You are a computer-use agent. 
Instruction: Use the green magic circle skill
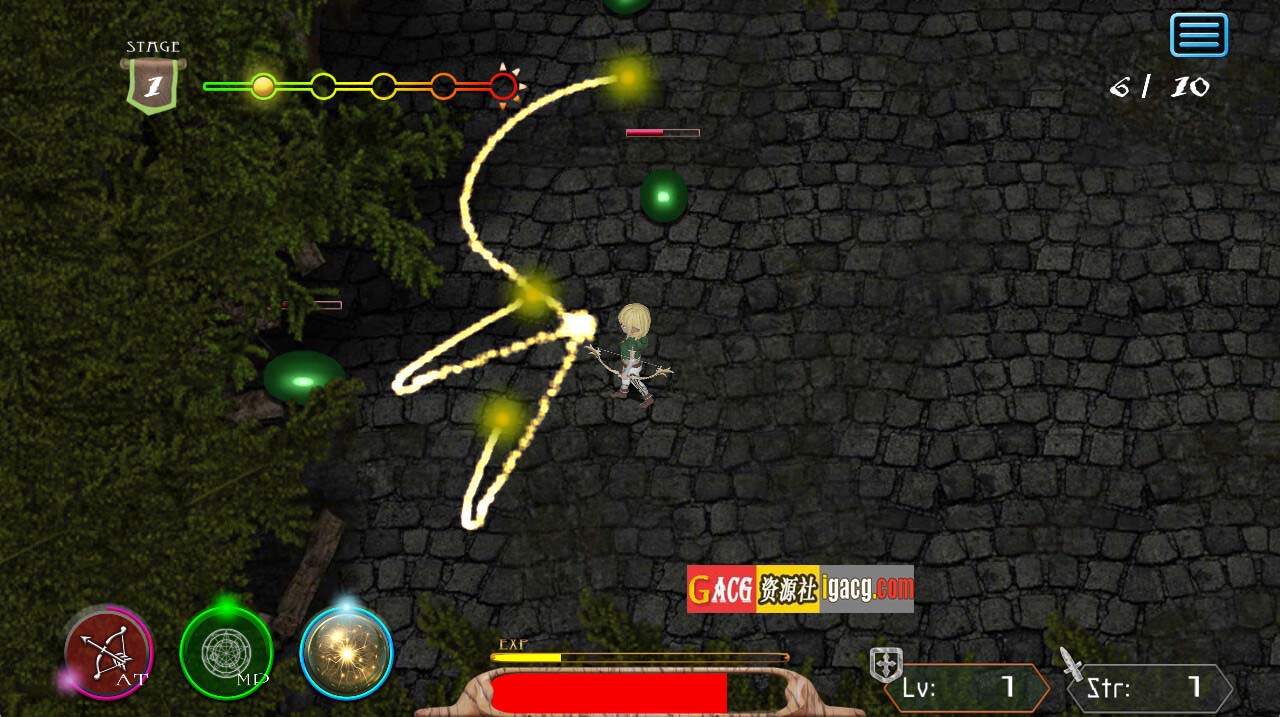tap(226, 652)
